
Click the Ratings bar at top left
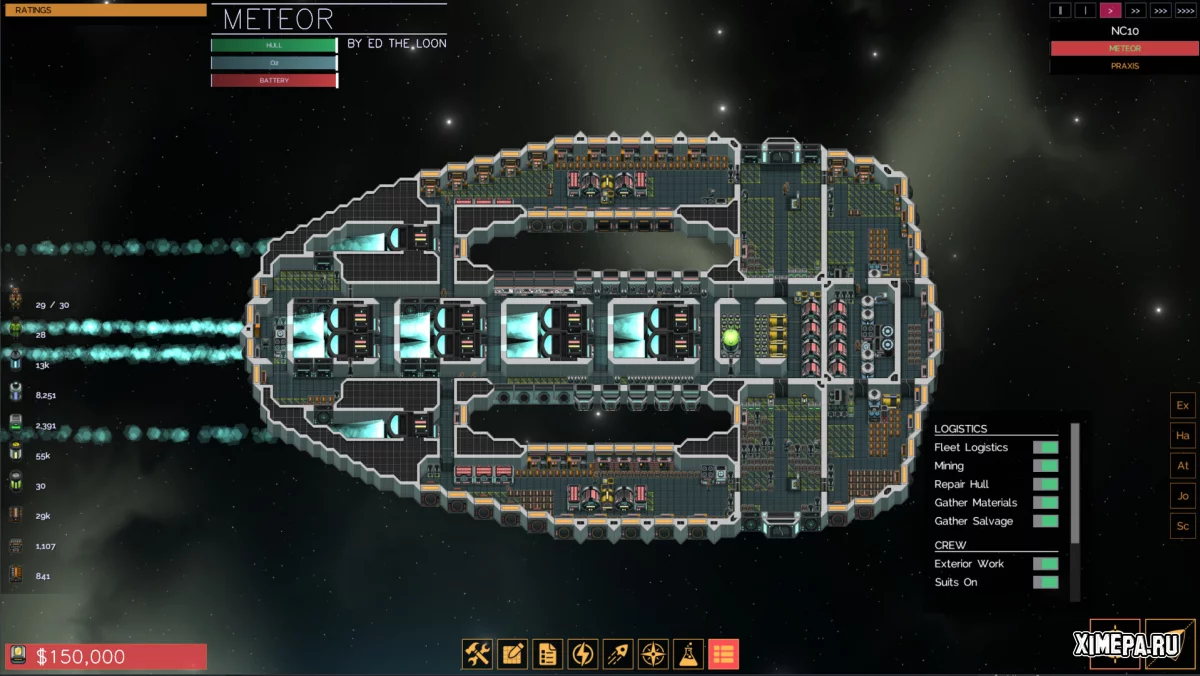pos(104,10)
